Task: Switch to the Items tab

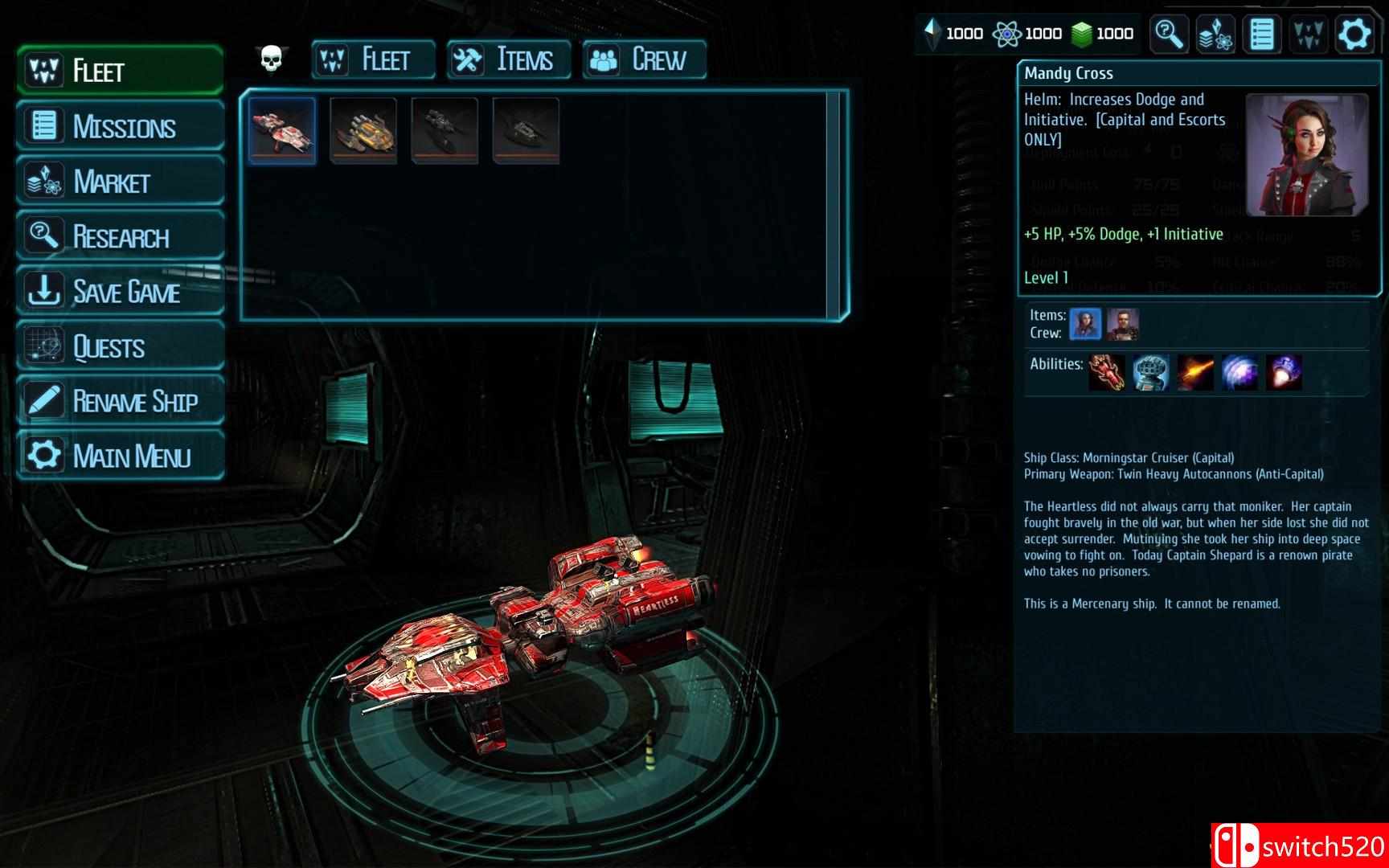Action: [x=508, y=59]
